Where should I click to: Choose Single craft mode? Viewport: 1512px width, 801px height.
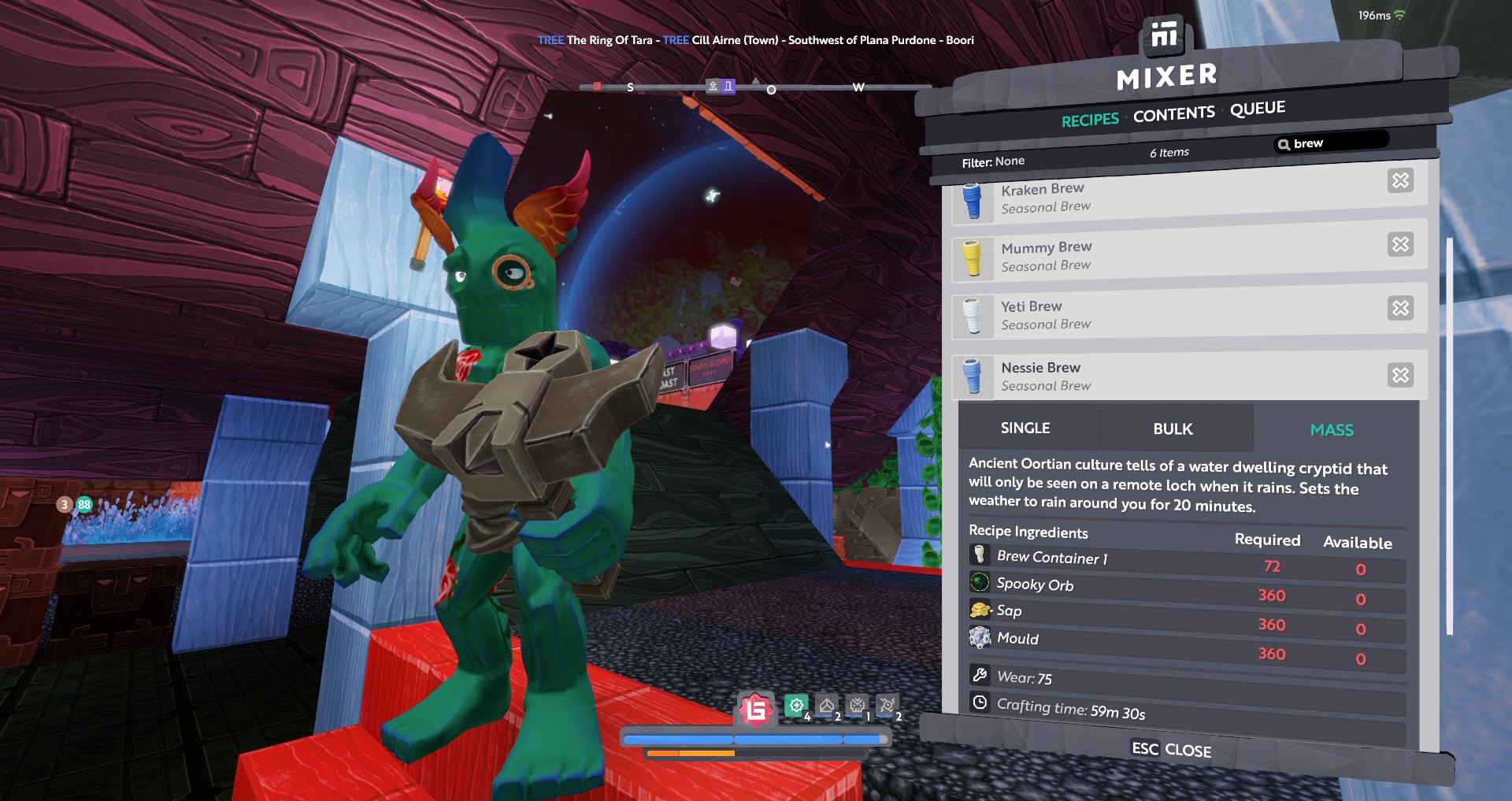(x=1025, y=428)
